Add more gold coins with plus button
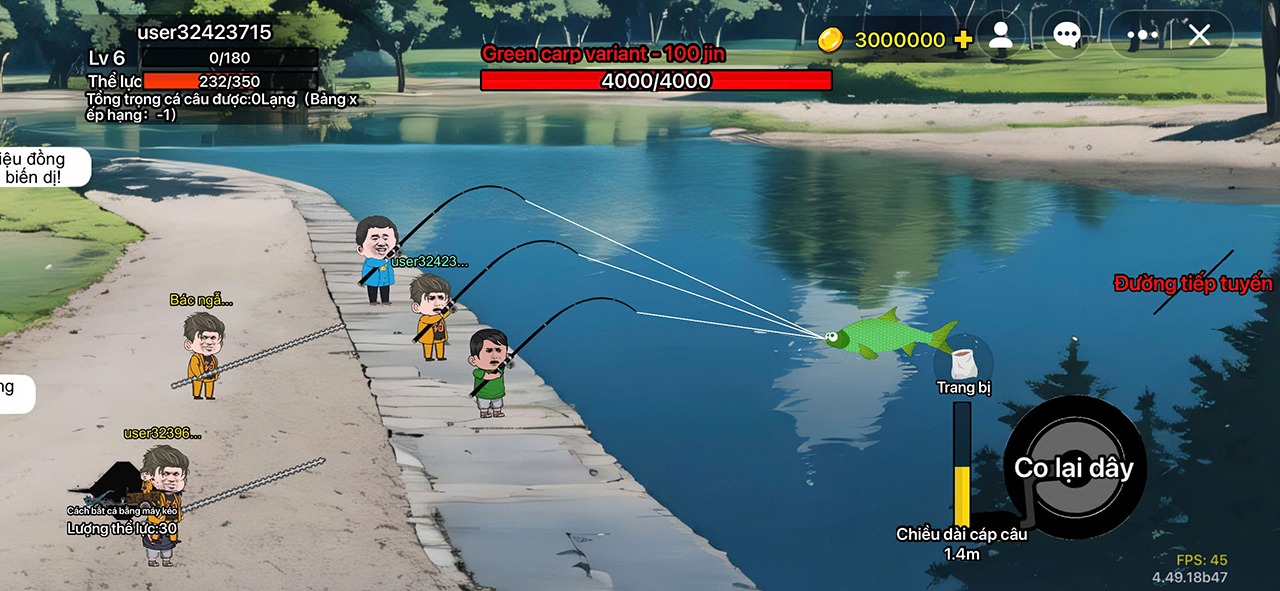 click(963, 39)
